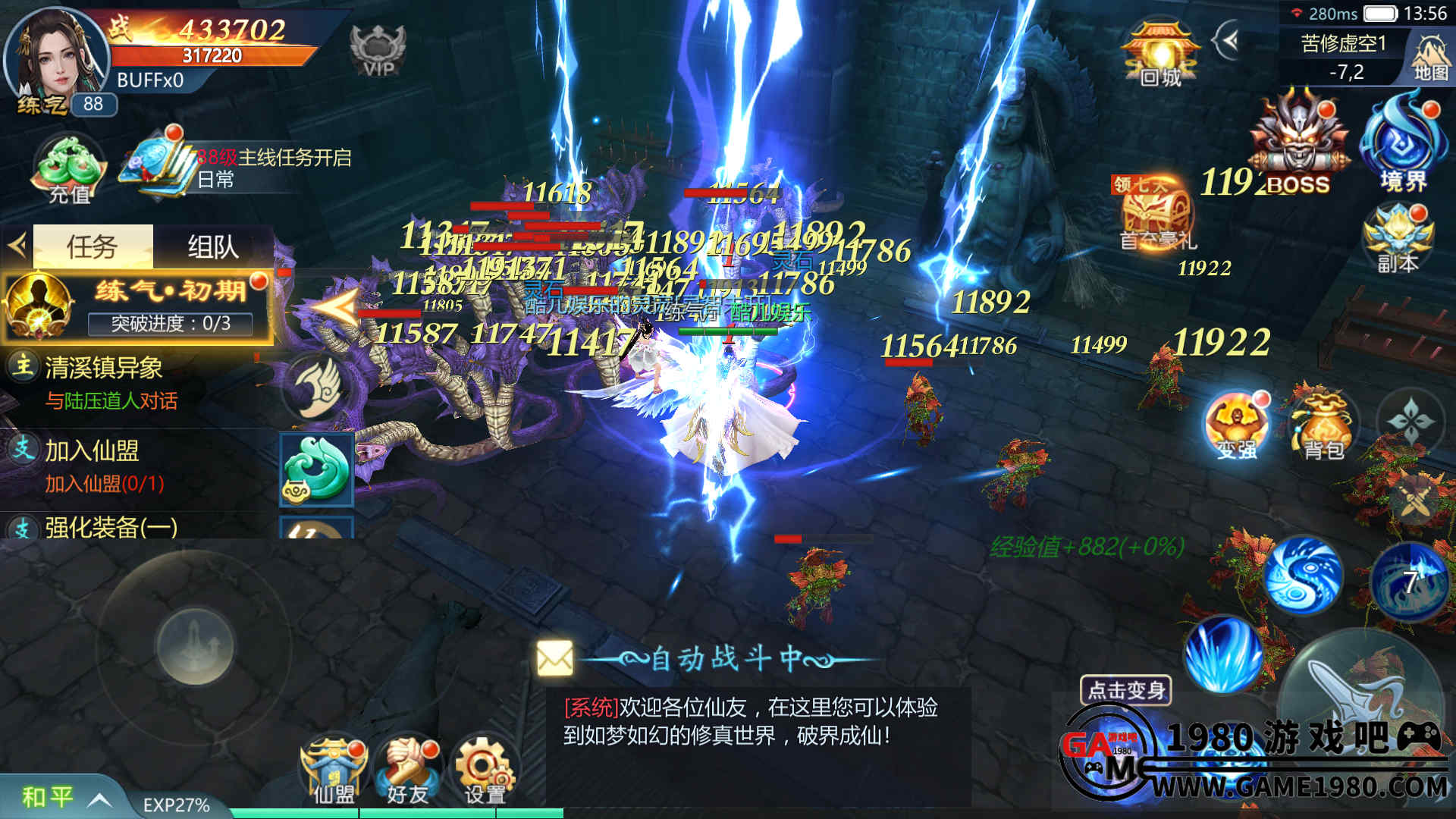Switch to the 任务 quest tab
Image resolution: width=1456 pixels, height=819 pixels.
(93, 246)
